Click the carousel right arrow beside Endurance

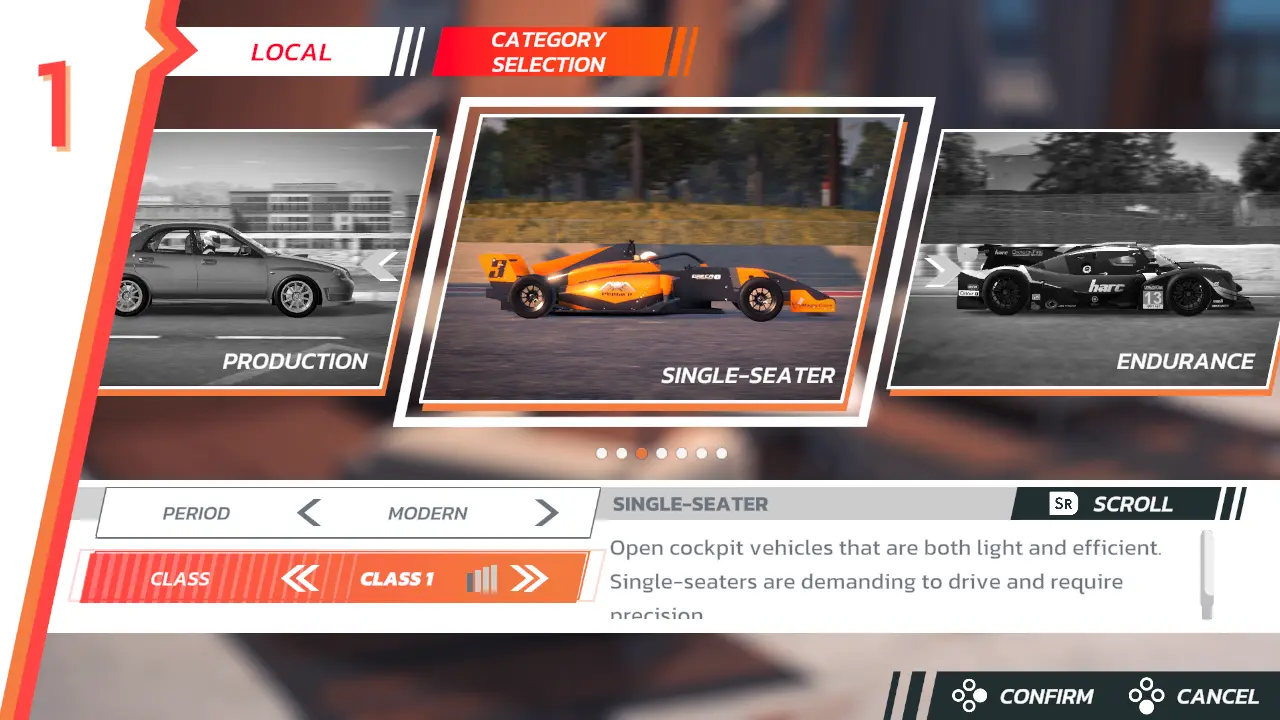[939, 270]
